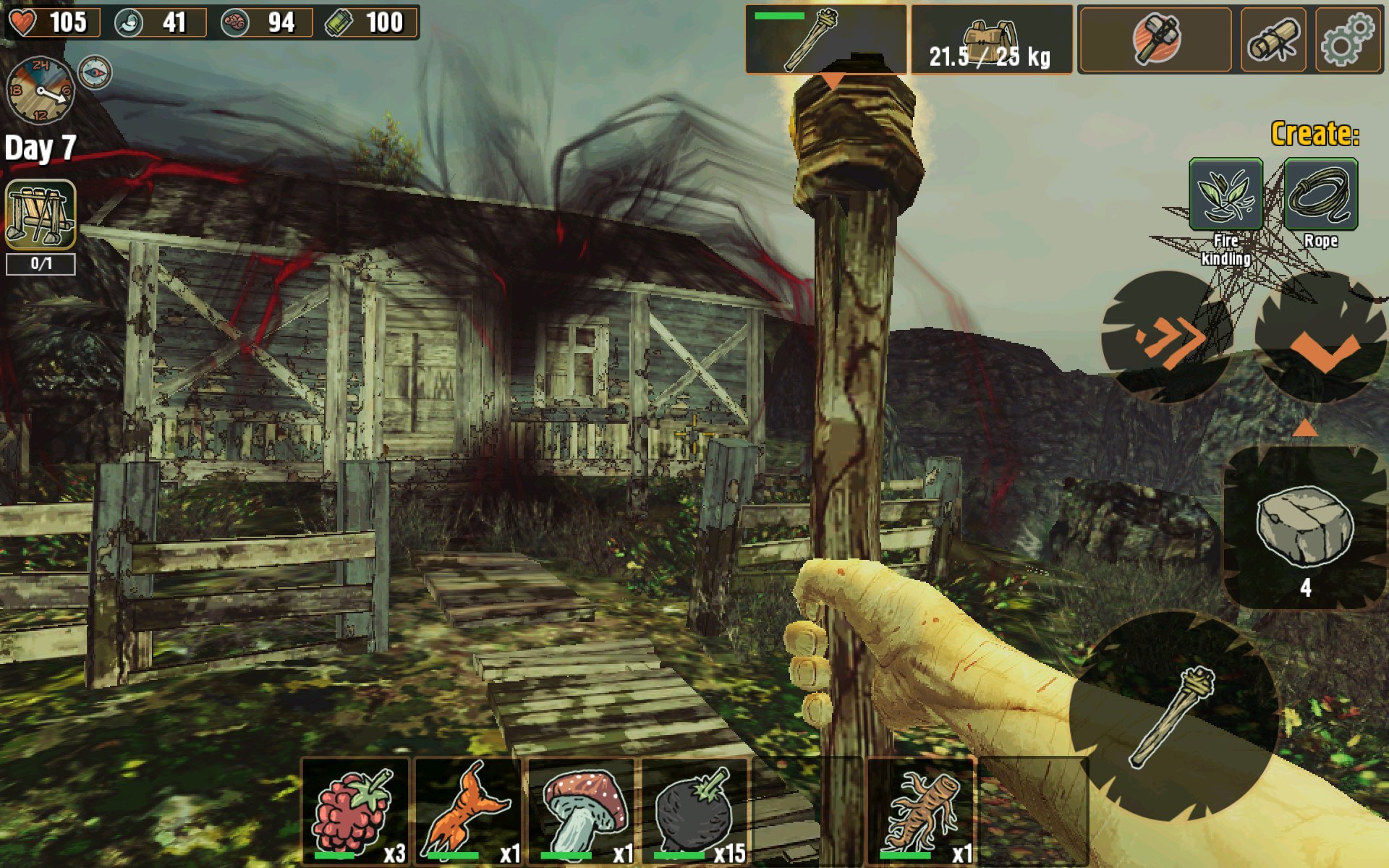
Task: Tap the double-arrow sprint button
Action: tap(1166, 337)
